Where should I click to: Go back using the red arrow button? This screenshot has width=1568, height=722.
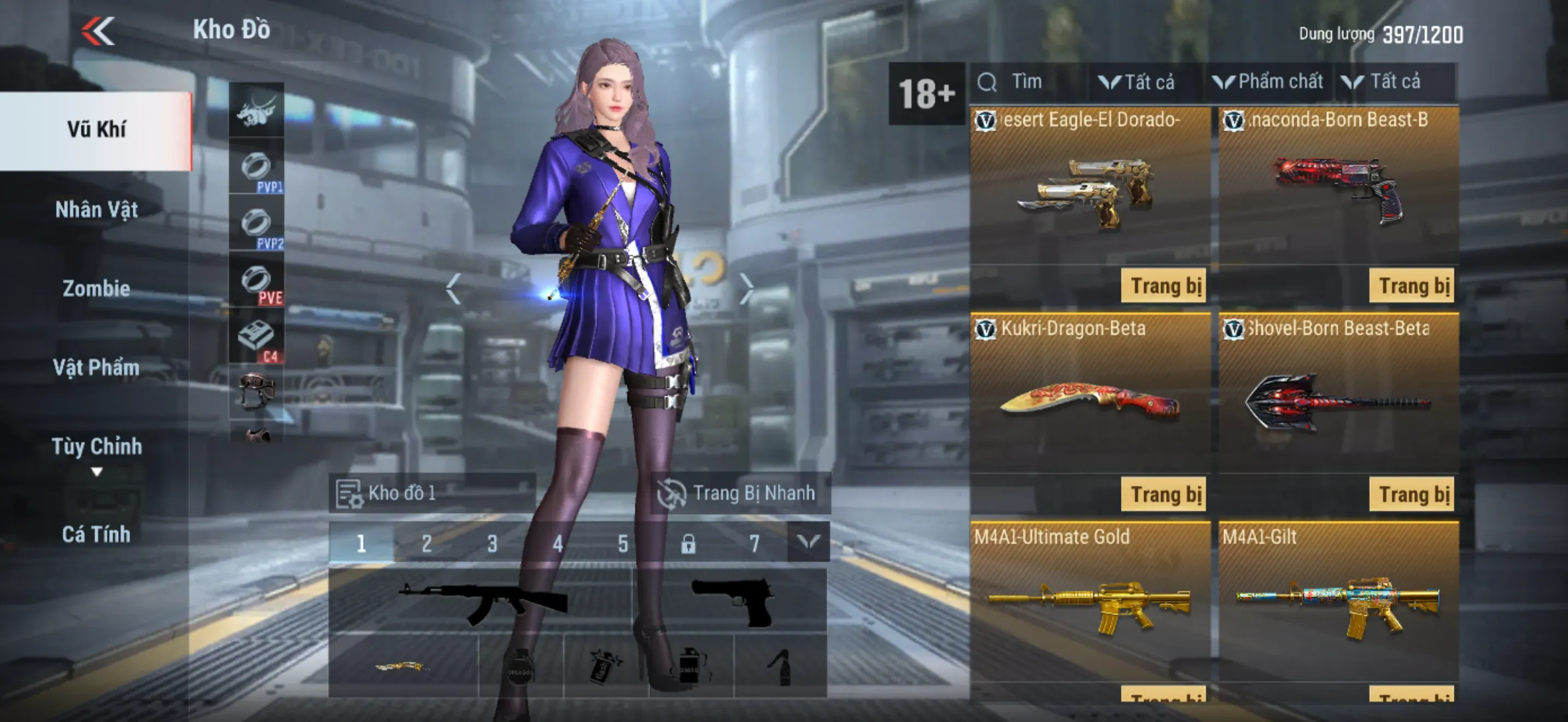pyautogui.click(x=98, y=31)
